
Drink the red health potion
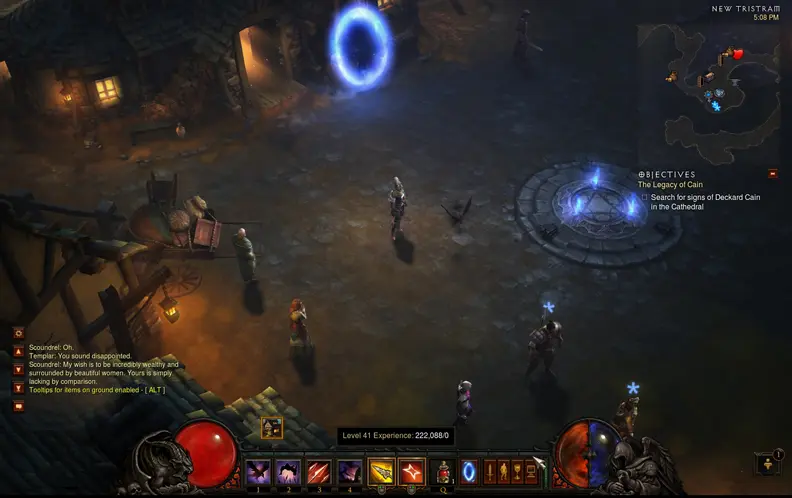click(x=443, y=471)
